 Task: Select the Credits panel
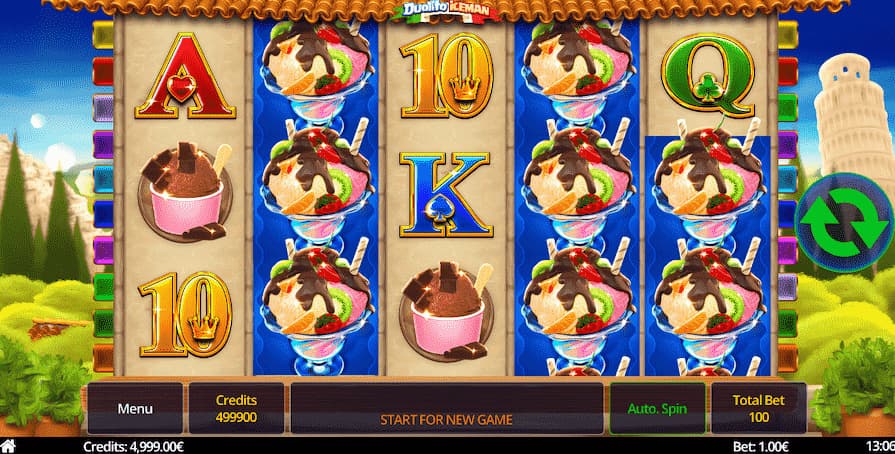236,407
